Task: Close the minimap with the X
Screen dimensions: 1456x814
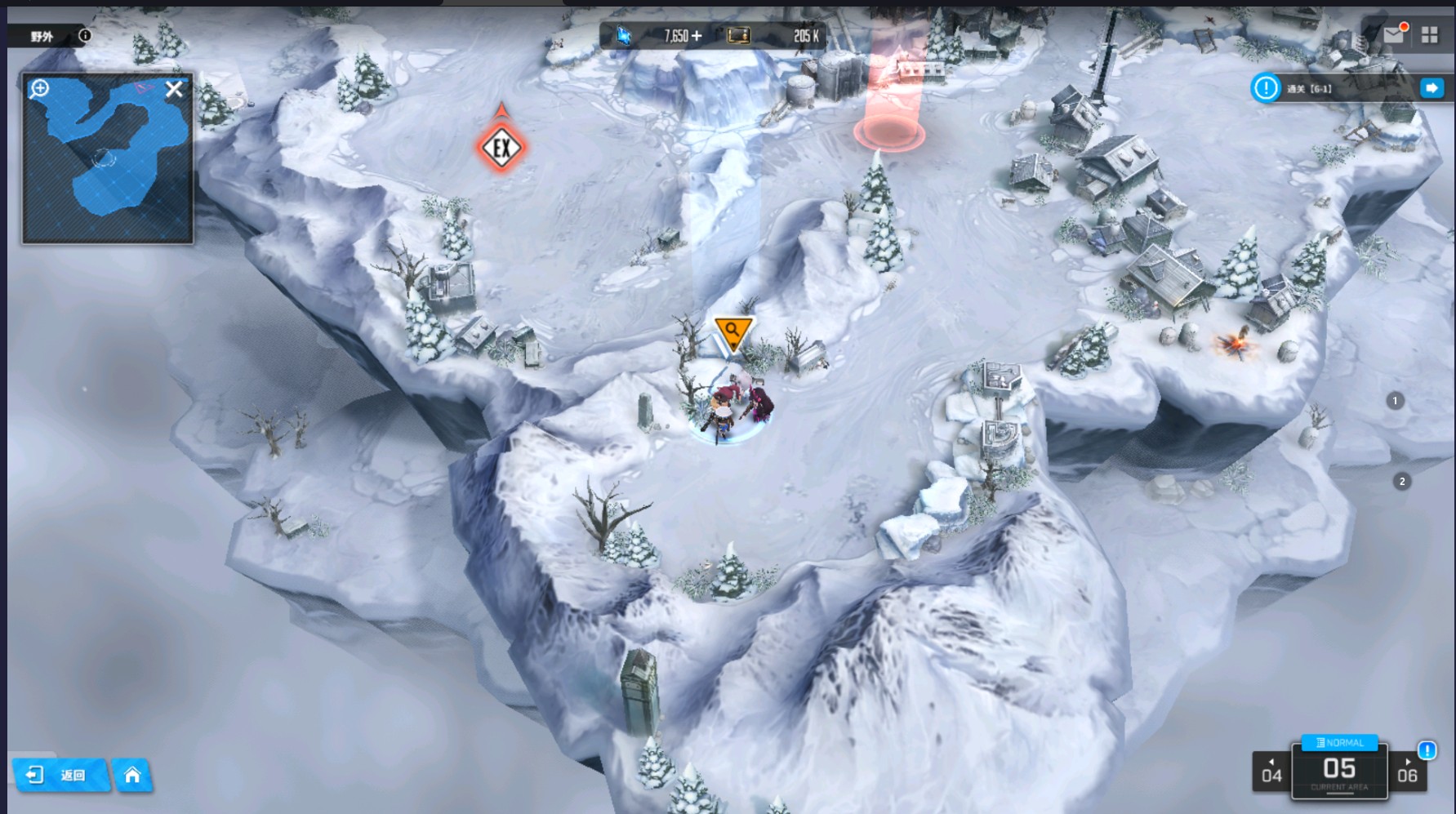Action: [x=174, y=89]
